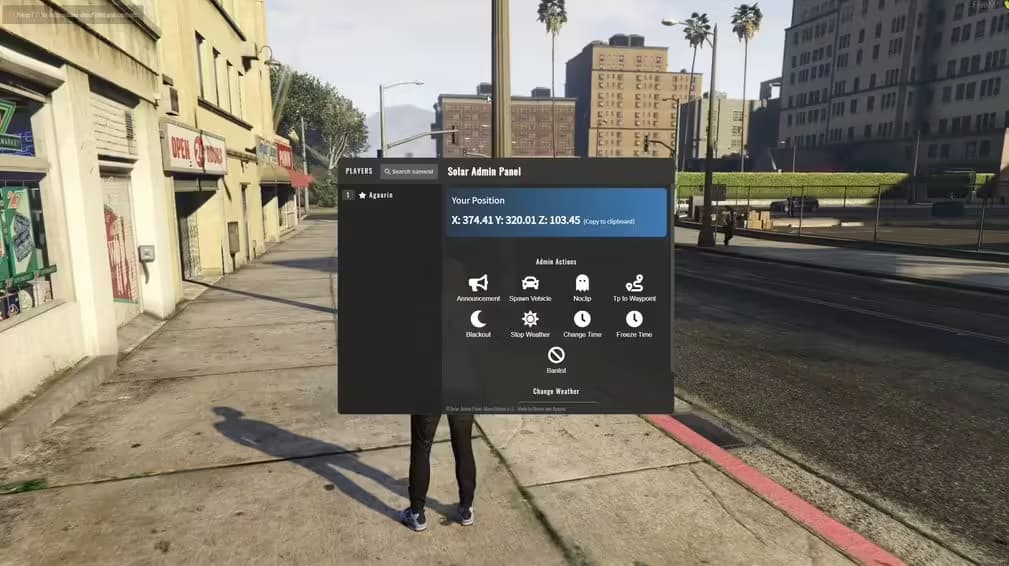1009x566 pixels.
Task: Click the Freeze Time clock icon
Action: tap(634, 320)
